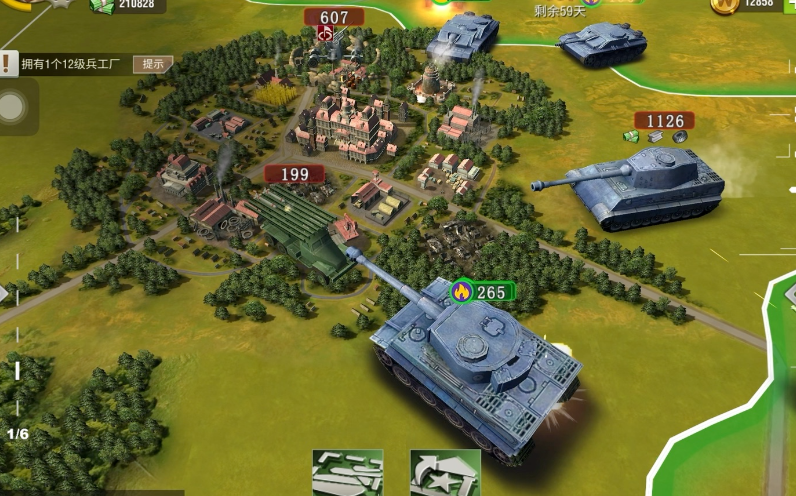
Task: Activate the star and arrow upgrade icon
Action: pos(445,473)
